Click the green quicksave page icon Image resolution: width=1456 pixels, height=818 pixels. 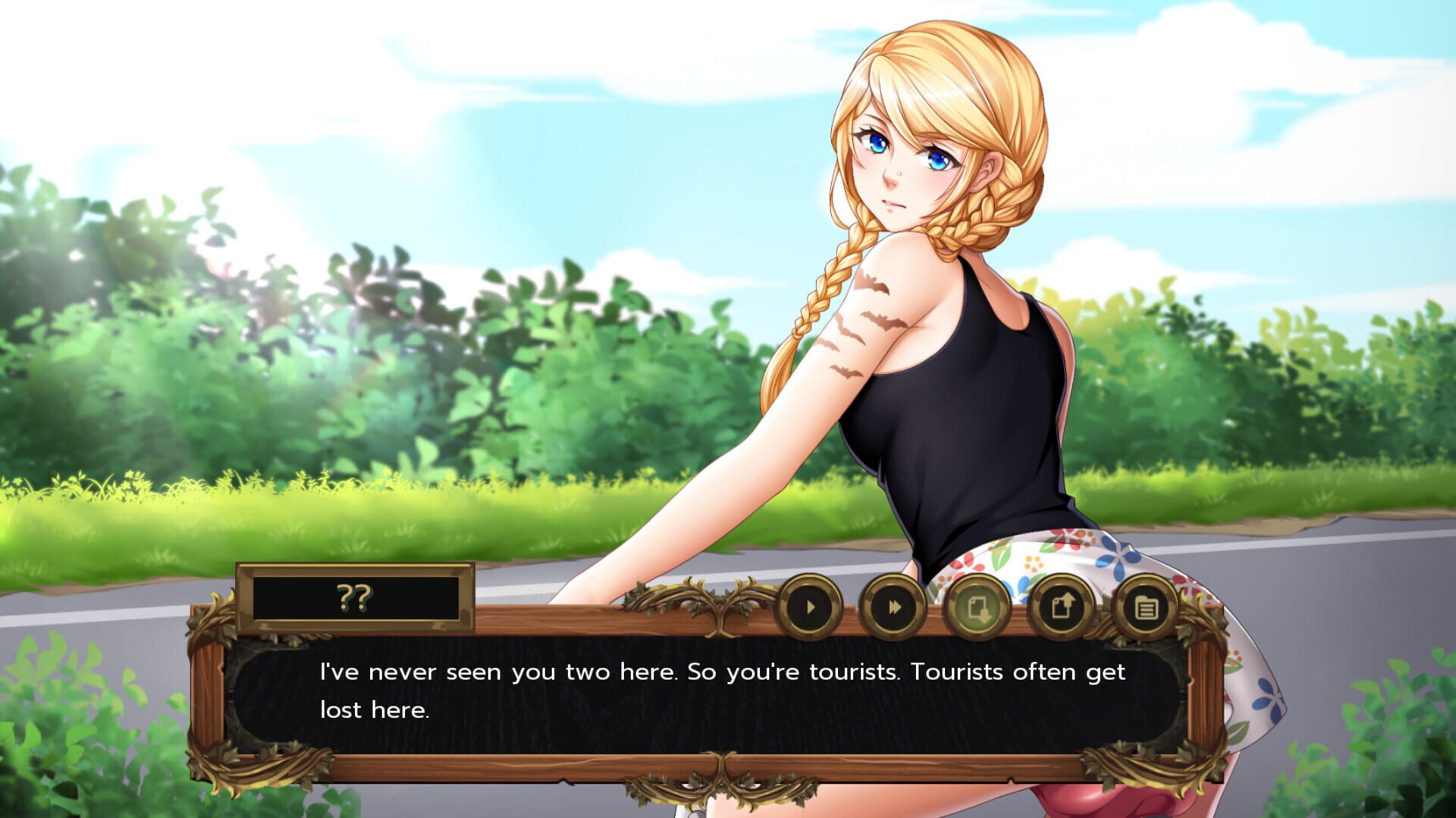tap(978, 606)
